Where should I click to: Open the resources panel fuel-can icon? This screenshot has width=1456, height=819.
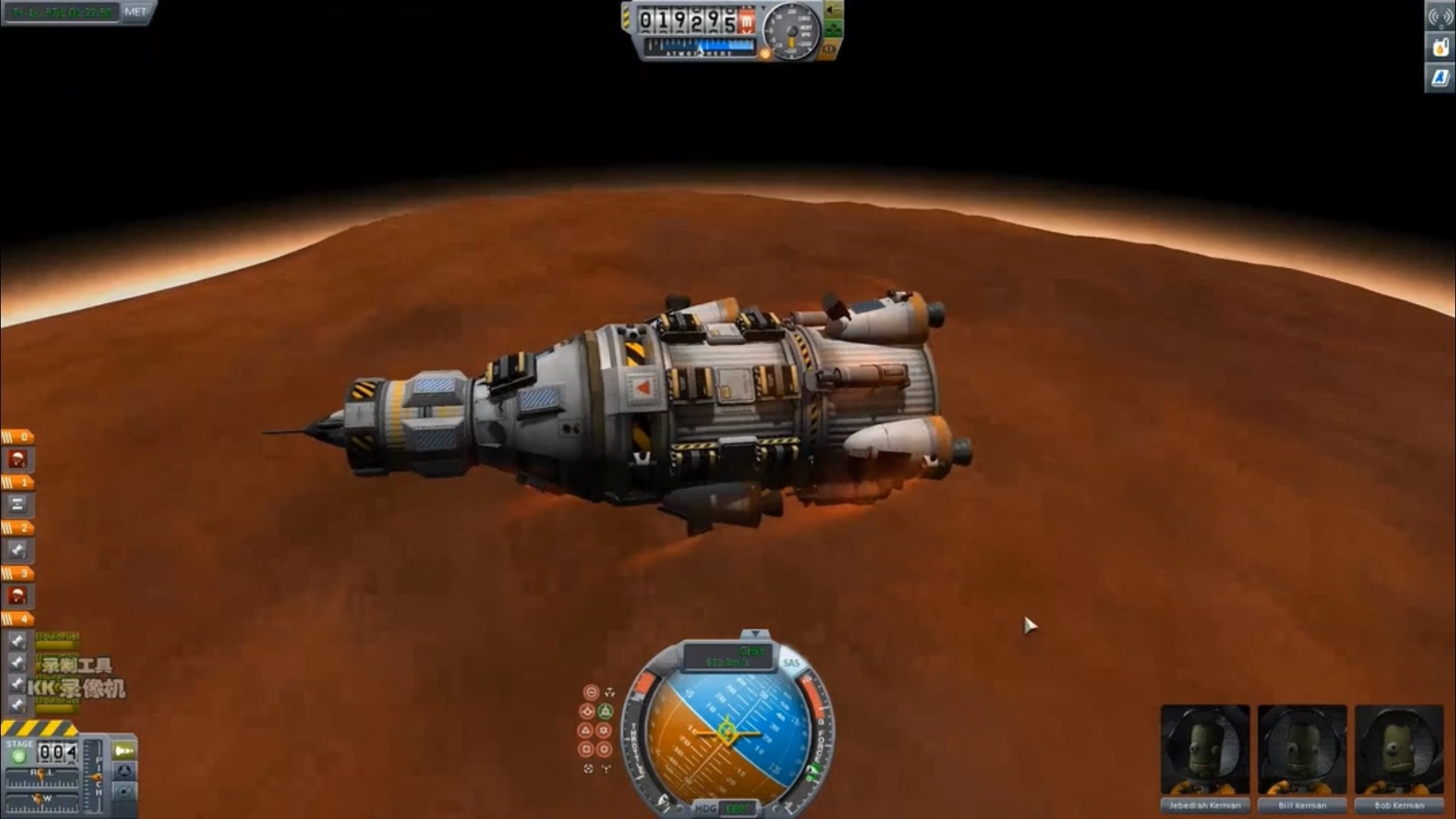tap(1439, 47)
